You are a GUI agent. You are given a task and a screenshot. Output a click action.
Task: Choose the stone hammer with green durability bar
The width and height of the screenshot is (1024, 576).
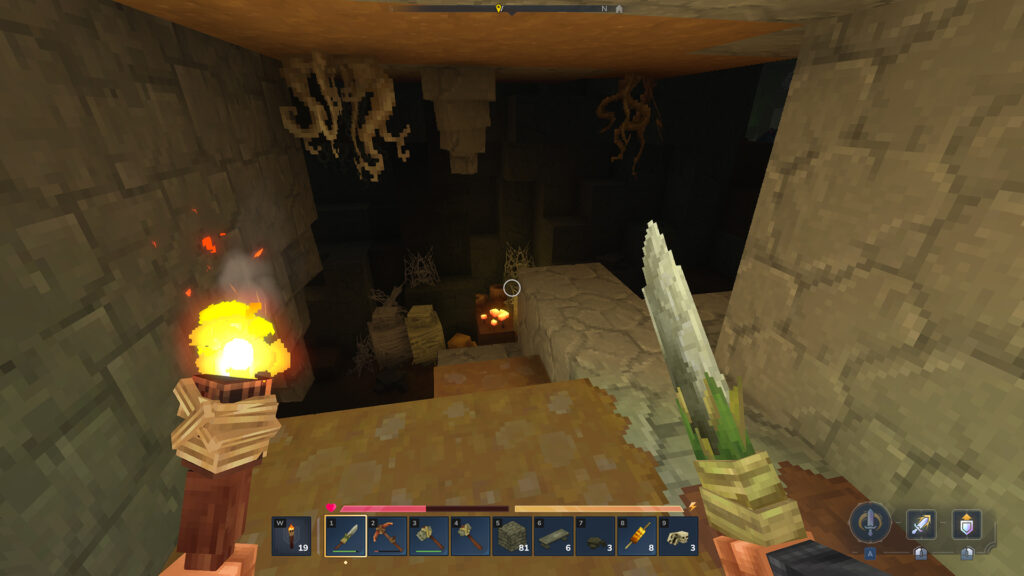(428, 535)
